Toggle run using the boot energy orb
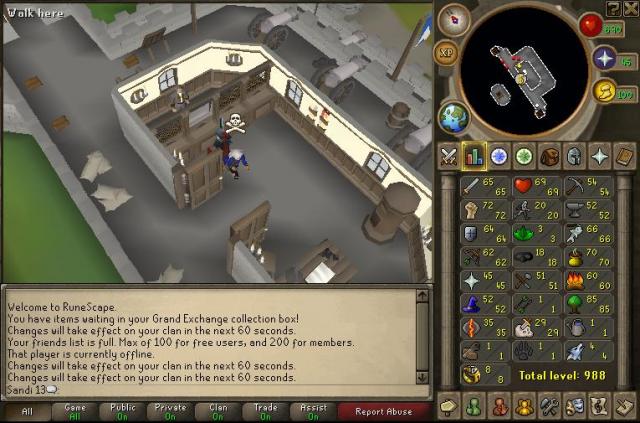This screenshot has height=423, width=640. 603,92
